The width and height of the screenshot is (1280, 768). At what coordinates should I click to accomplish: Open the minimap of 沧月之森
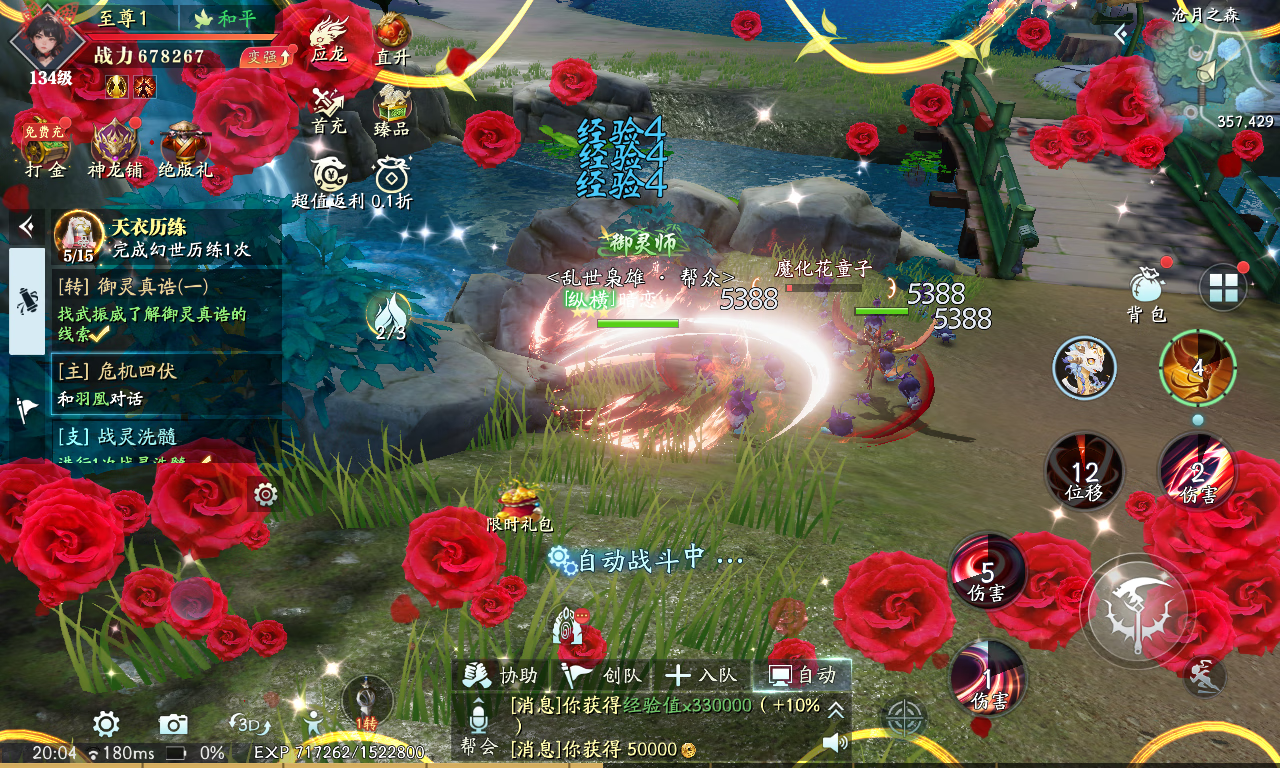click(1207, 70)
